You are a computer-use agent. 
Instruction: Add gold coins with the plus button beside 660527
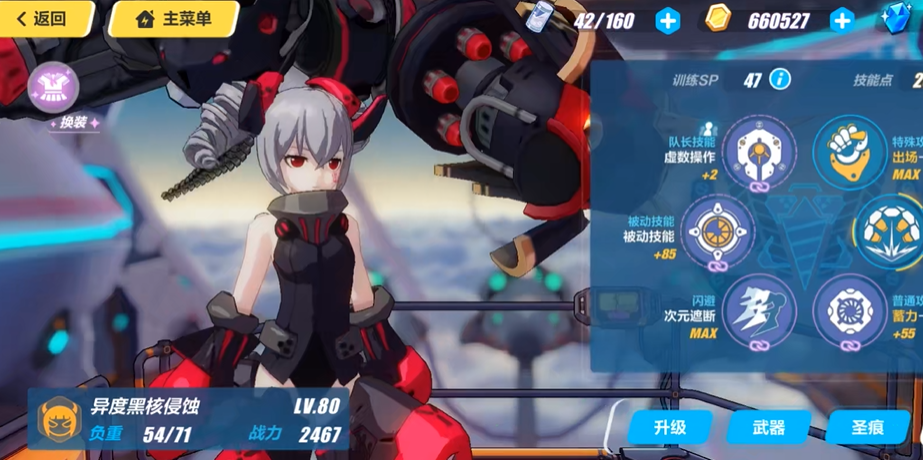tap(842, 20)
